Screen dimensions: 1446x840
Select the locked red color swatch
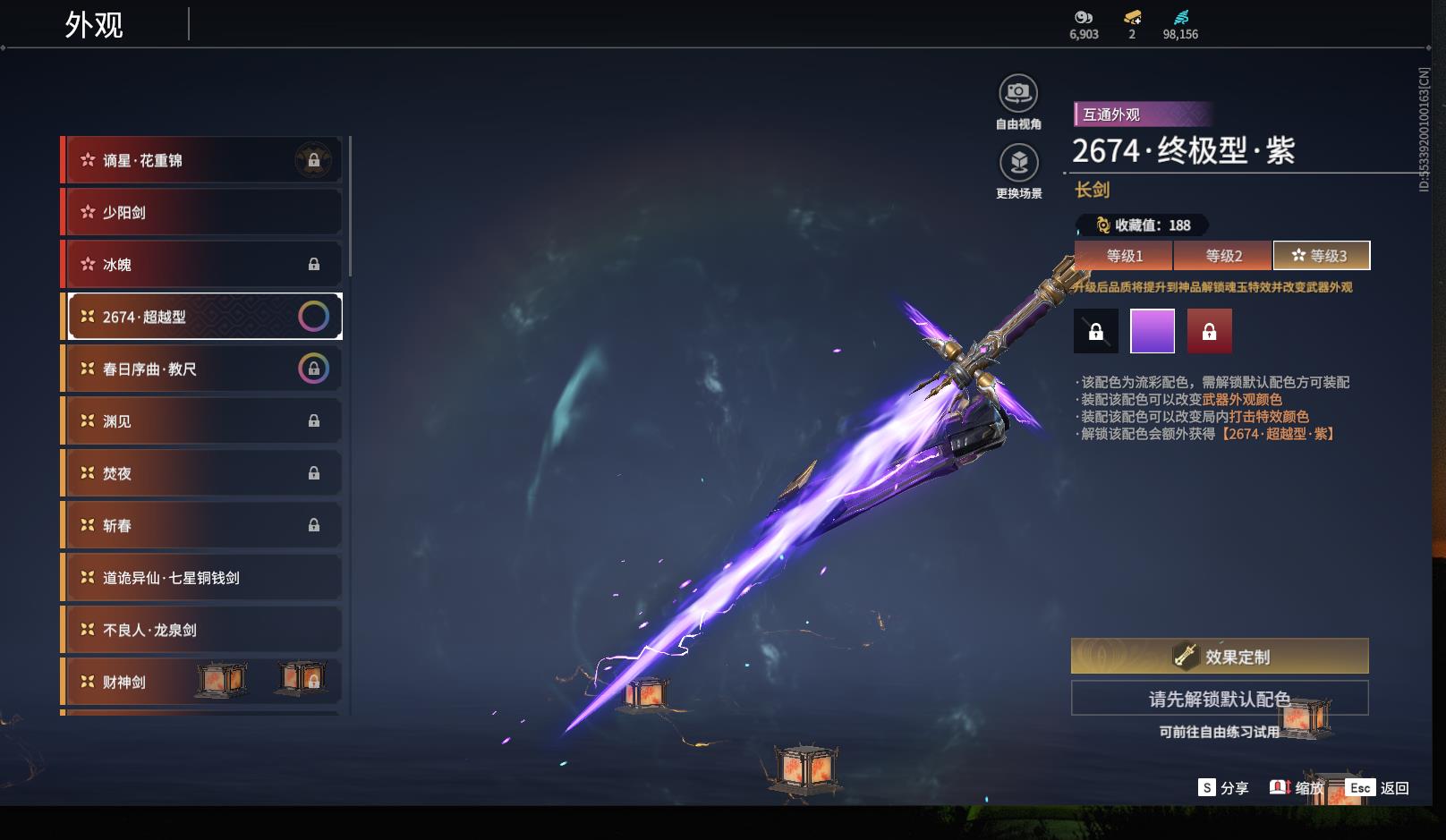coord(1209,331)
